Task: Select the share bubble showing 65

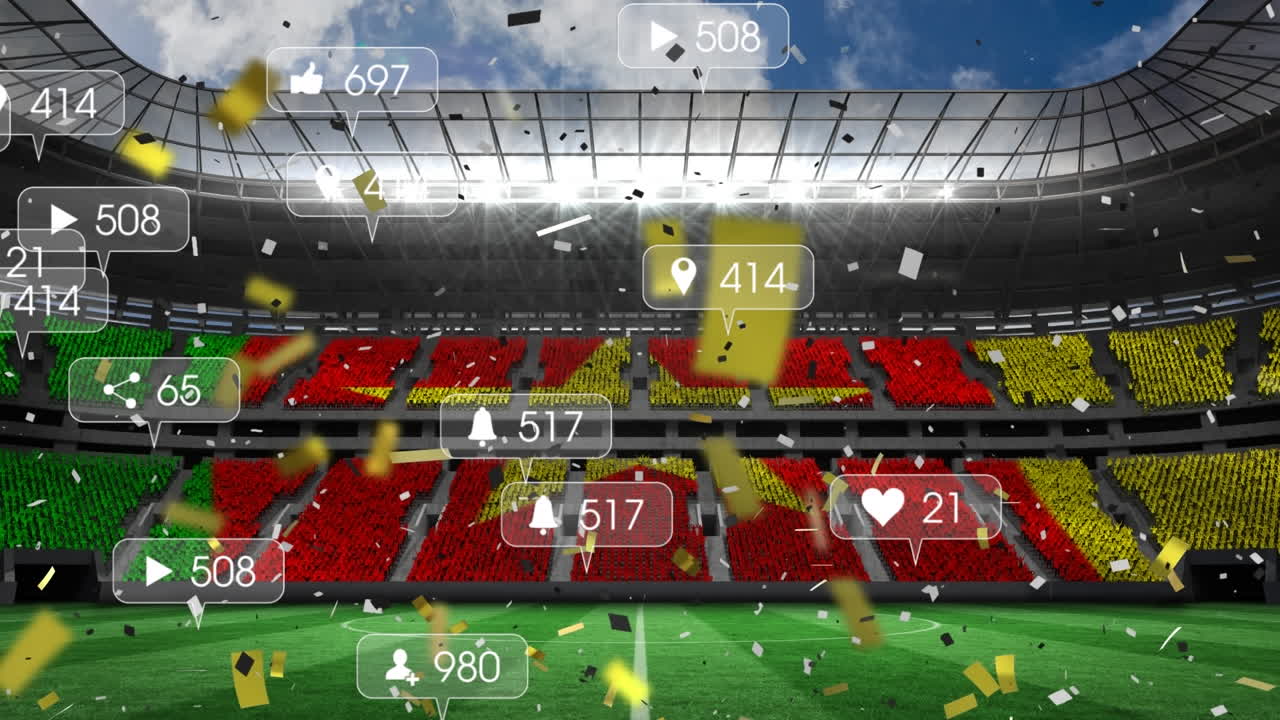Action: pos(154,390)
